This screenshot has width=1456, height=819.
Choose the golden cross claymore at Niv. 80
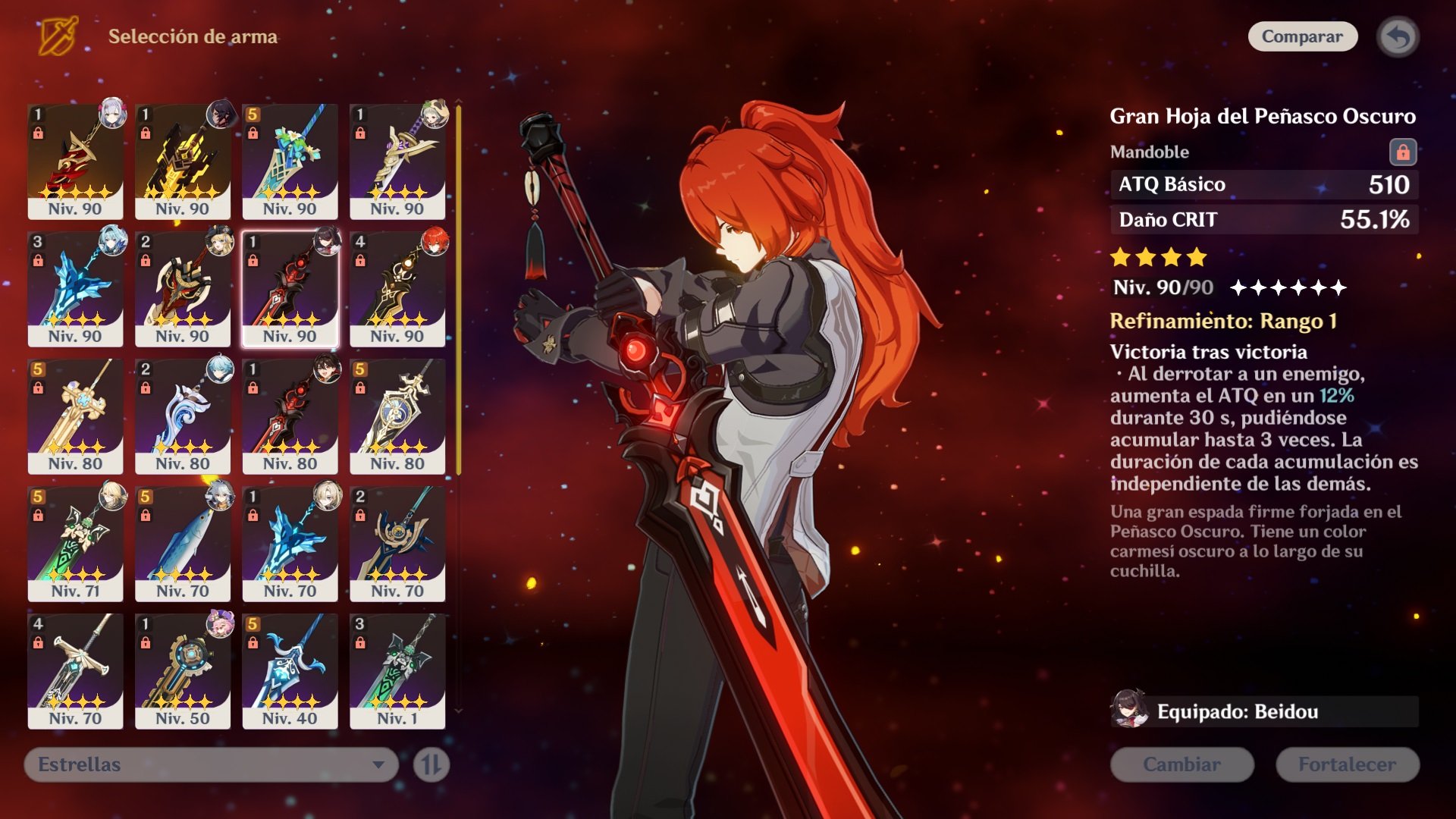(75, 416)
